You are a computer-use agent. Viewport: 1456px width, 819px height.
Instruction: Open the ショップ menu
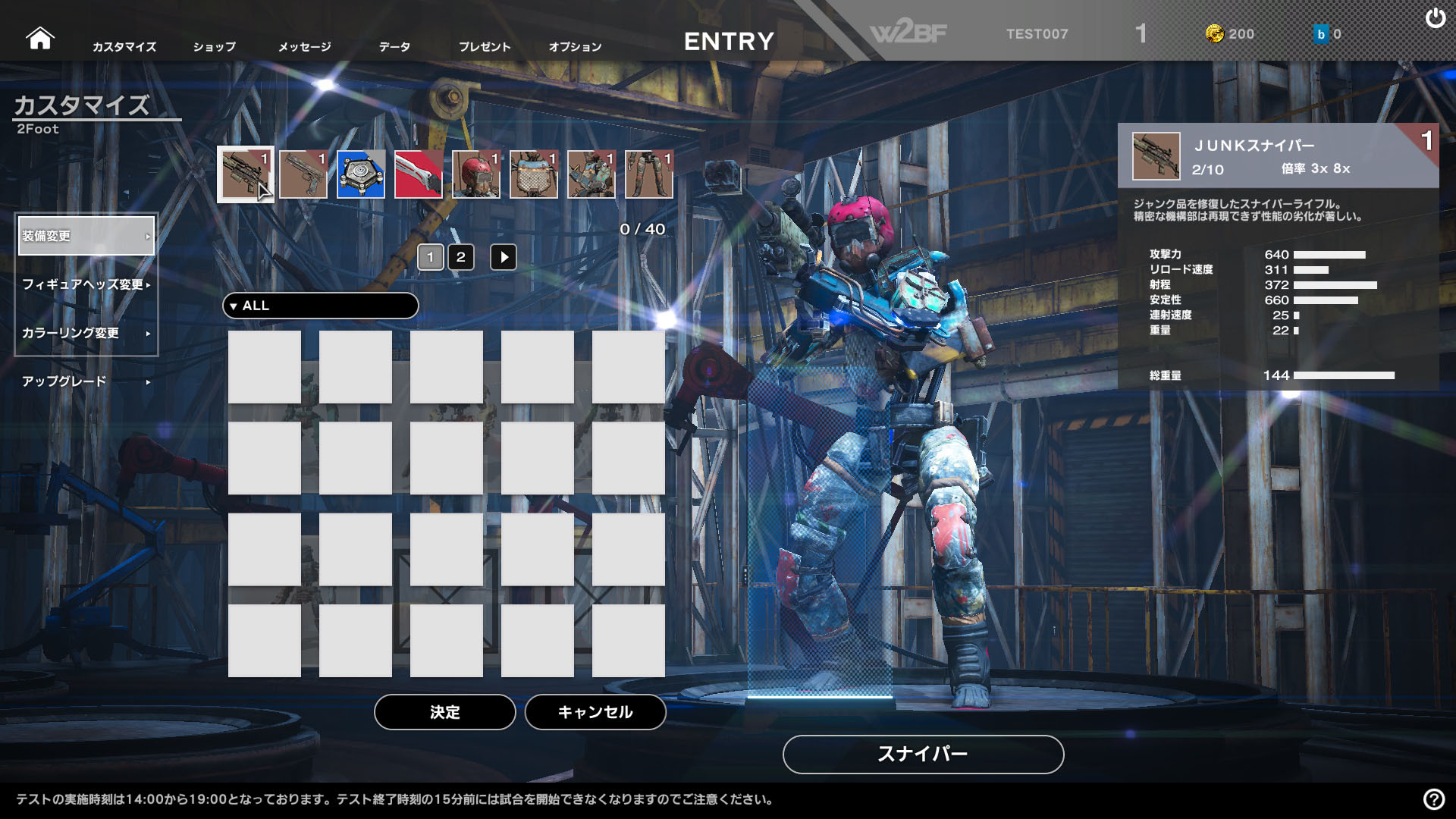coord(214,47)
